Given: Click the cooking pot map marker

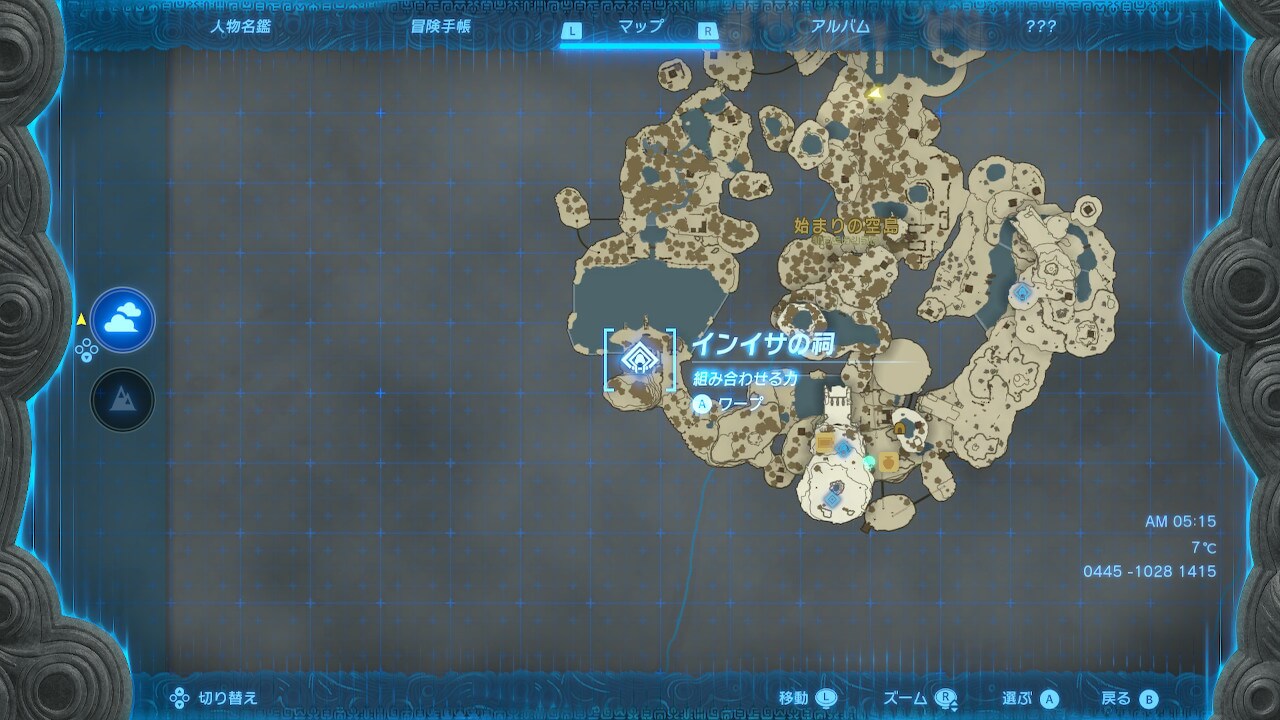Looking at the screenshot, I should (888, 462).
